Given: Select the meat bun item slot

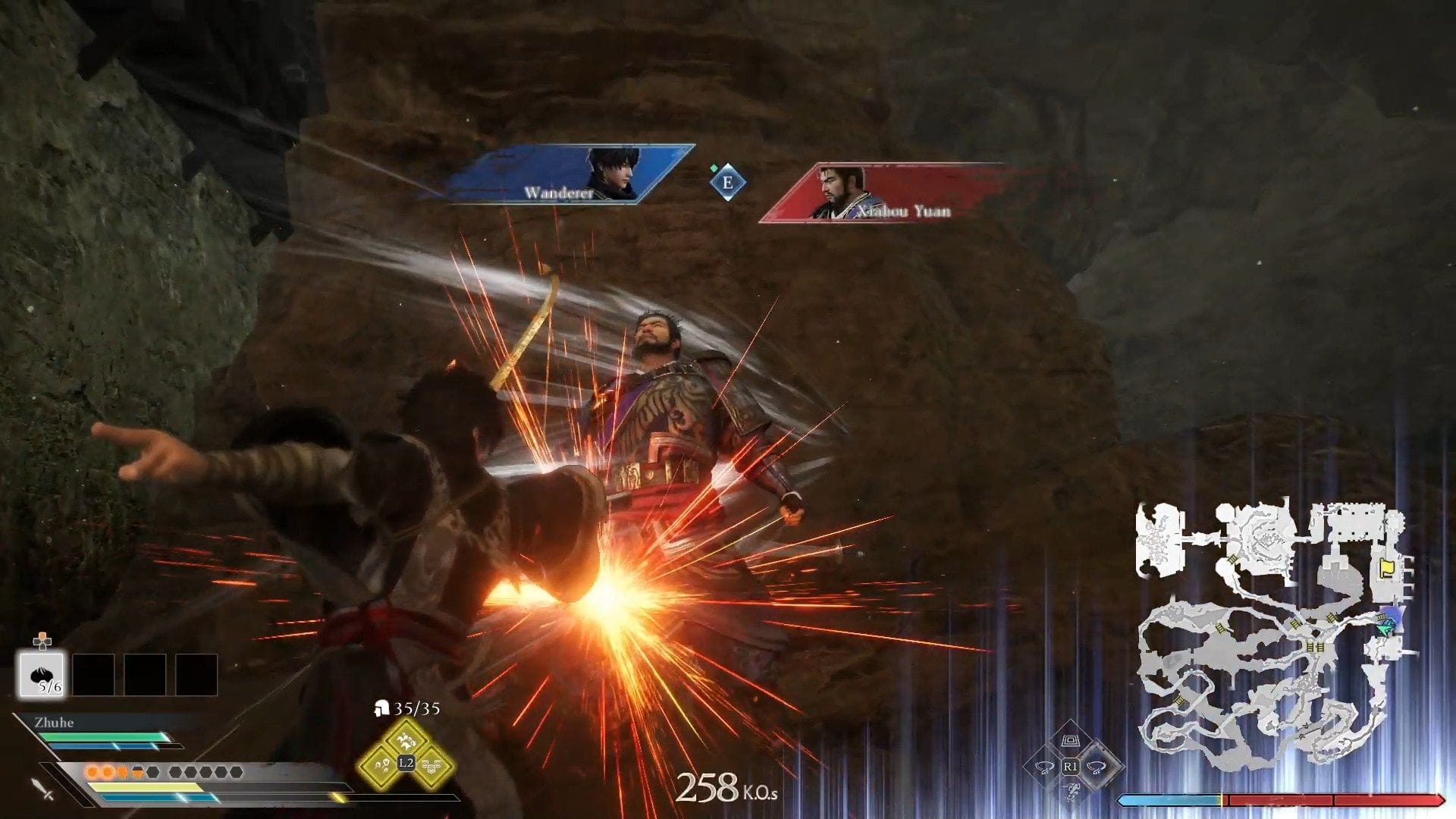Looking at the screenshot, I should pyautogui.click(x=42, y=674).
